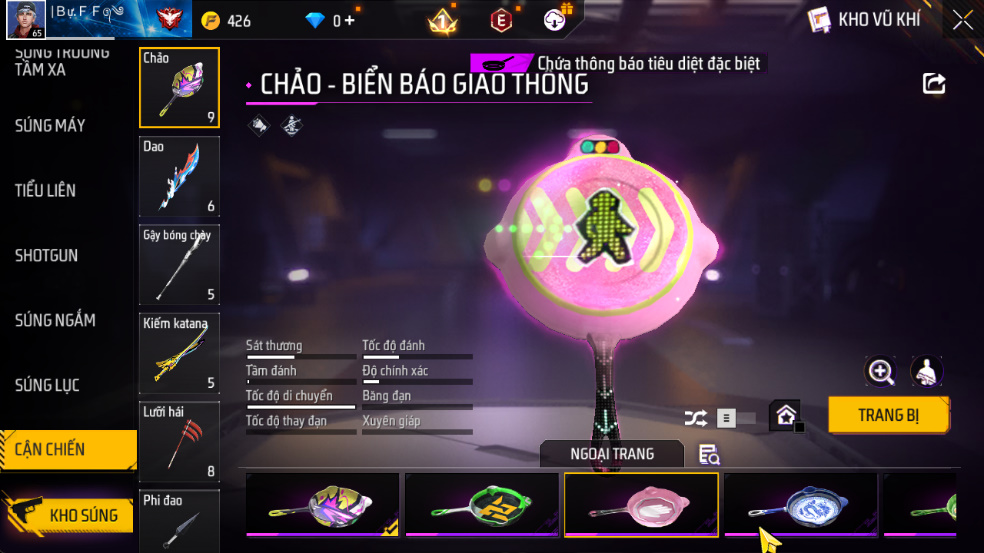Select the Dao melee weapon

180,176
